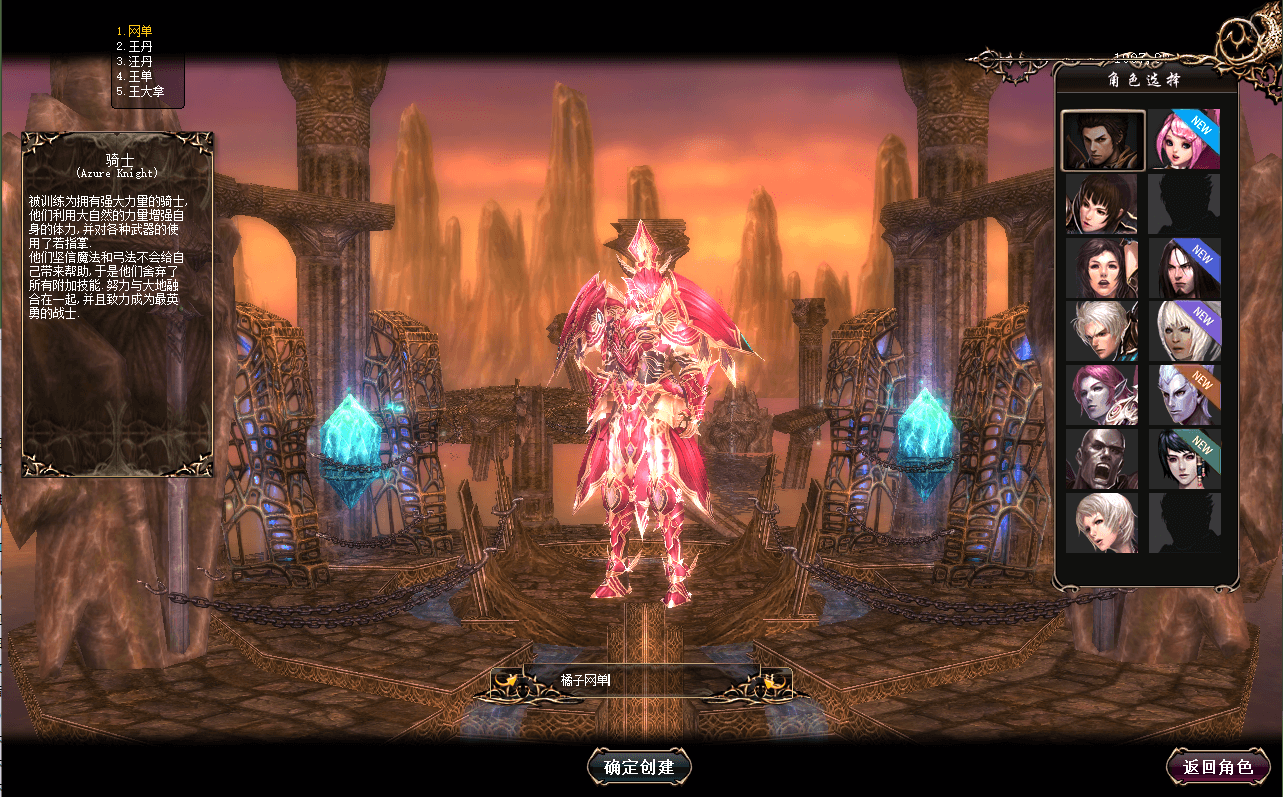The image size is (1283, 797).
Task: Pick the white-haired woman with purple NEW ribbon
Action: pyautogui.click(x=1184, y=332)
